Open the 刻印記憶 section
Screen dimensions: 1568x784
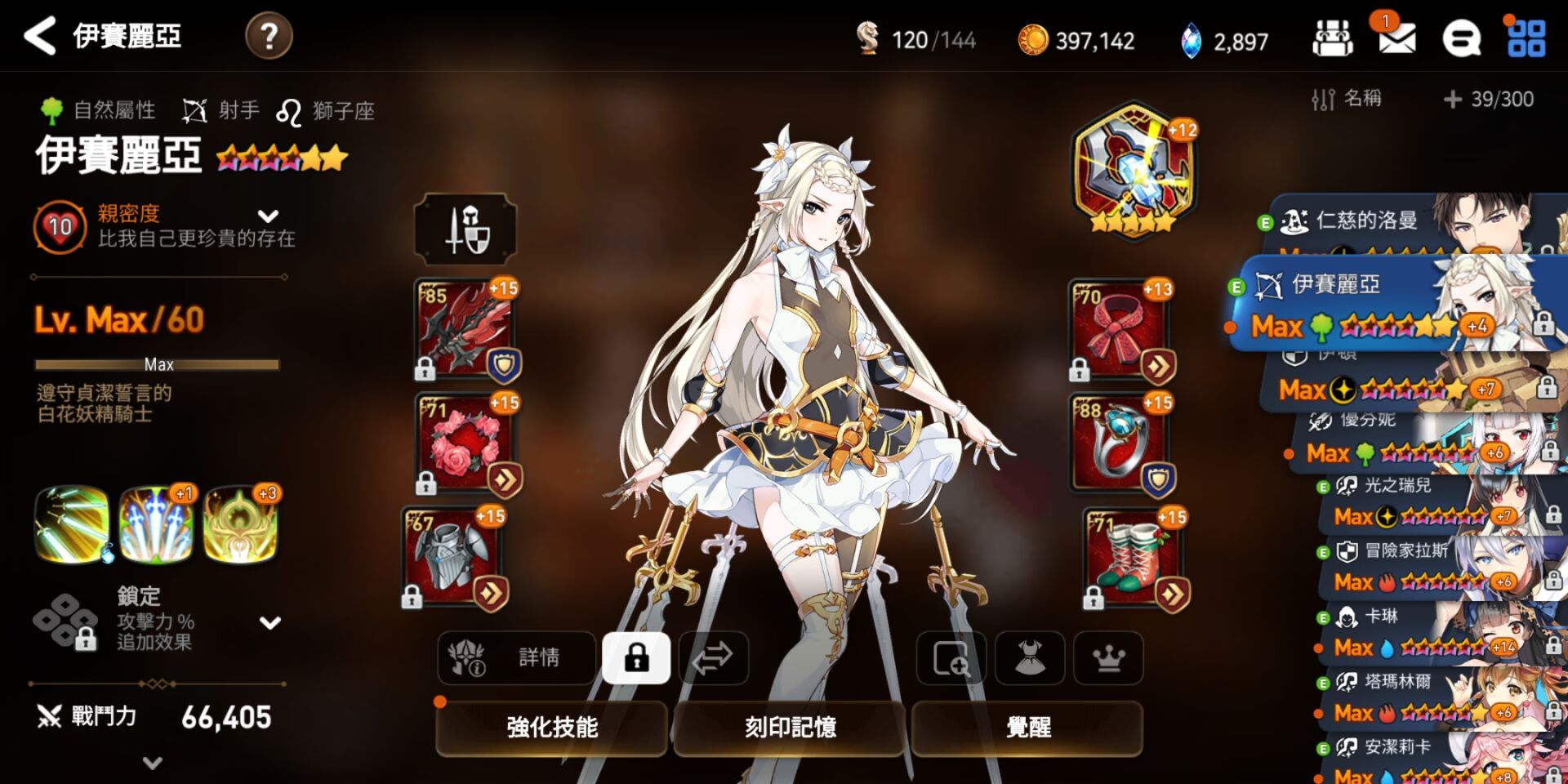(788, 728)
